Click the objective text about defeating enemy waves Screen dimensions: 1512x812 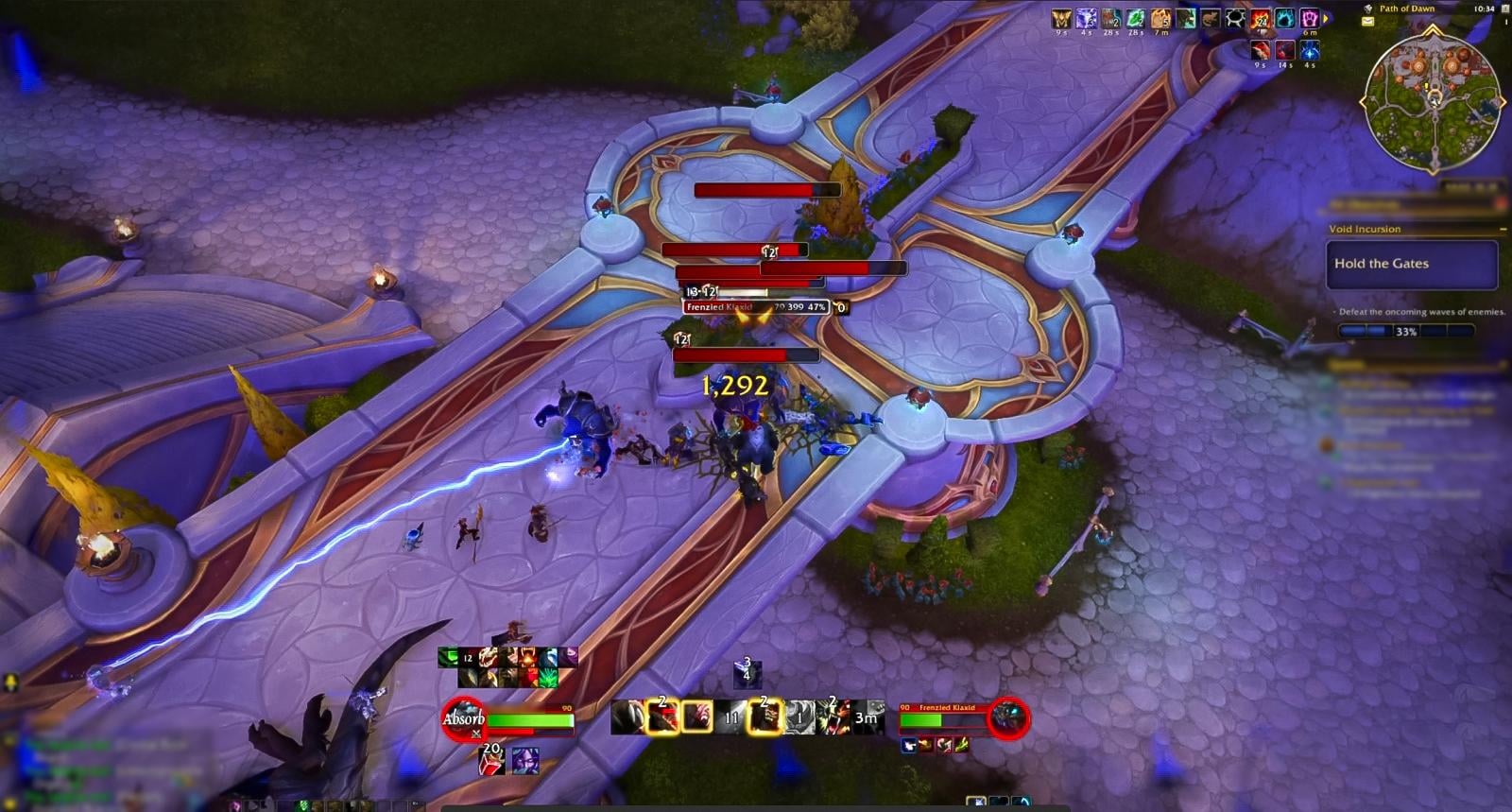(x=1420, y=310)
